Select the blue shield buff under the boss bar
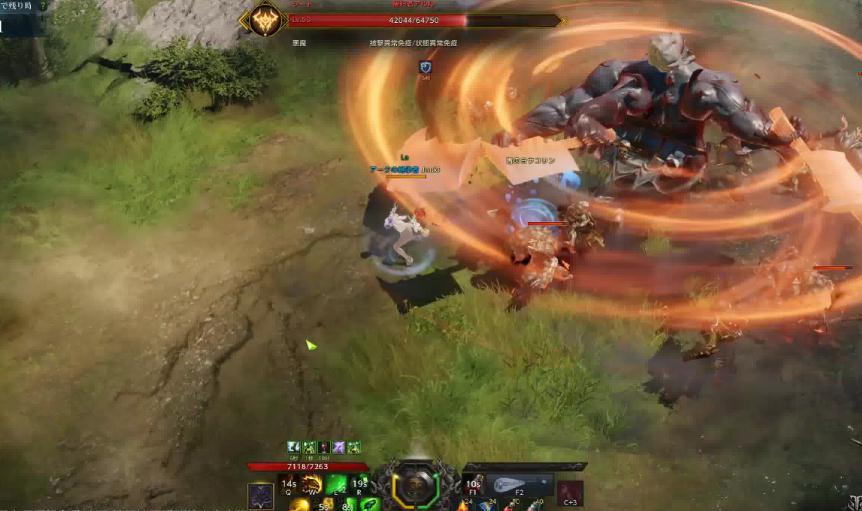 pyautogui.click(x=426, y=67)
